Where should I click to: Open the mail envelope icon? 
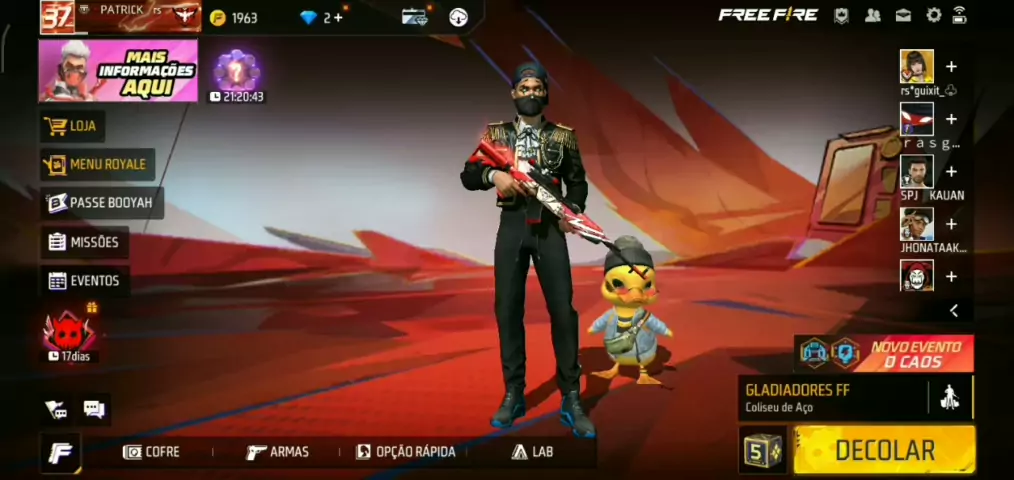pos(903,15)
